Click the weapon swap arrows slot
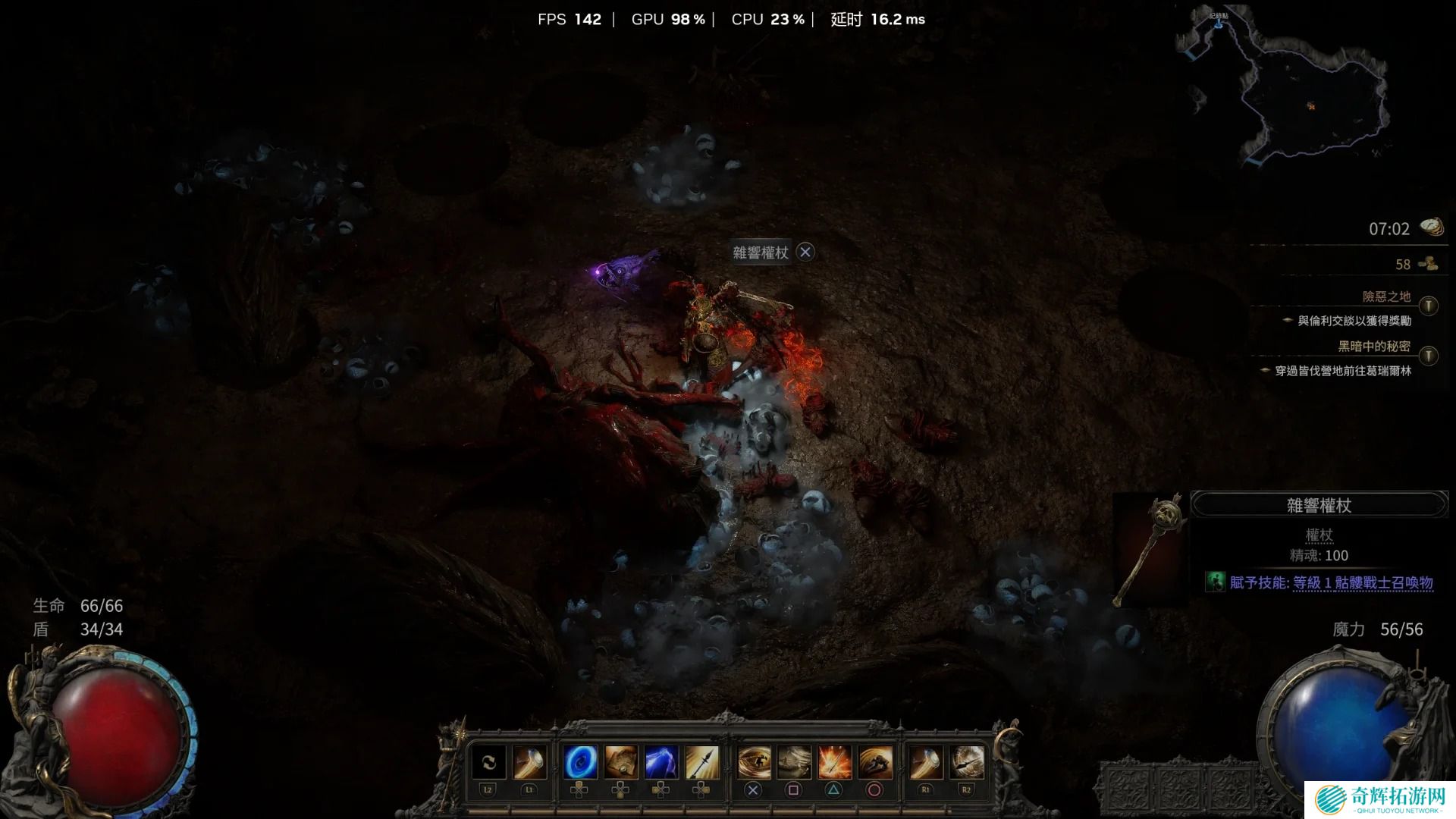 pos(488,762)
